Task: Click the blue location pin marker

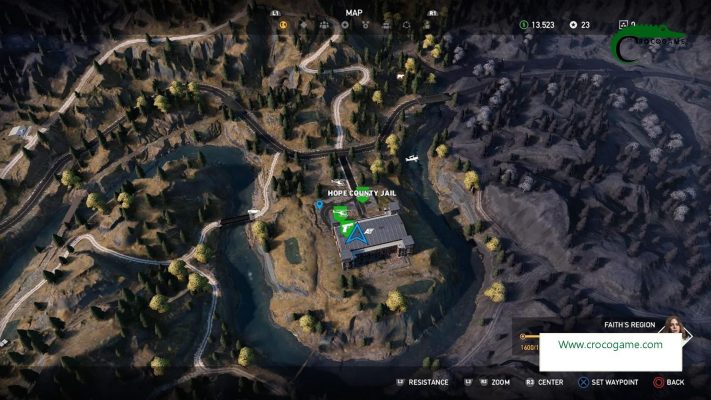Action: click(319, 204)
